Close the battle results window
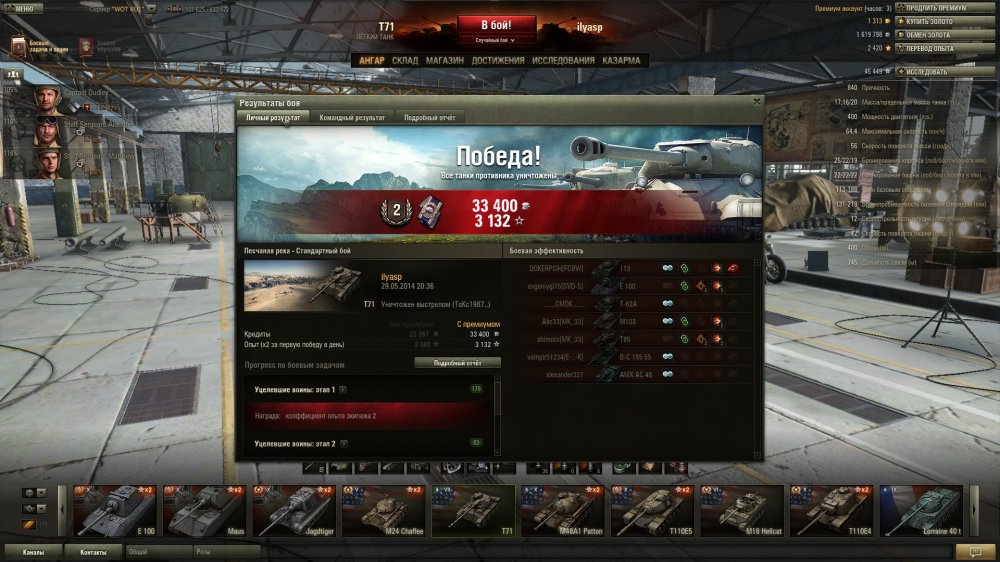Screen dimensions: 1000x562 click(x=756, y=101)
